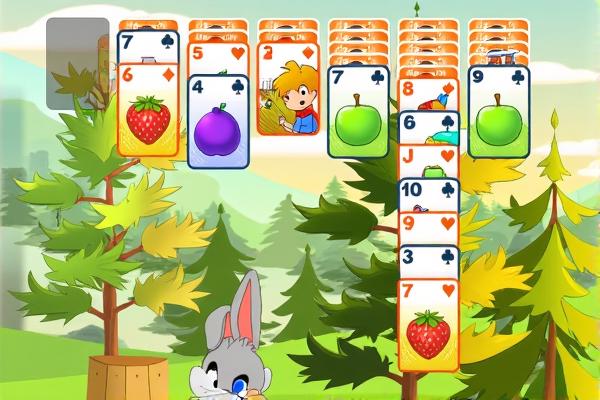
Task: Click the empty grey card slot
Action: 77,63
